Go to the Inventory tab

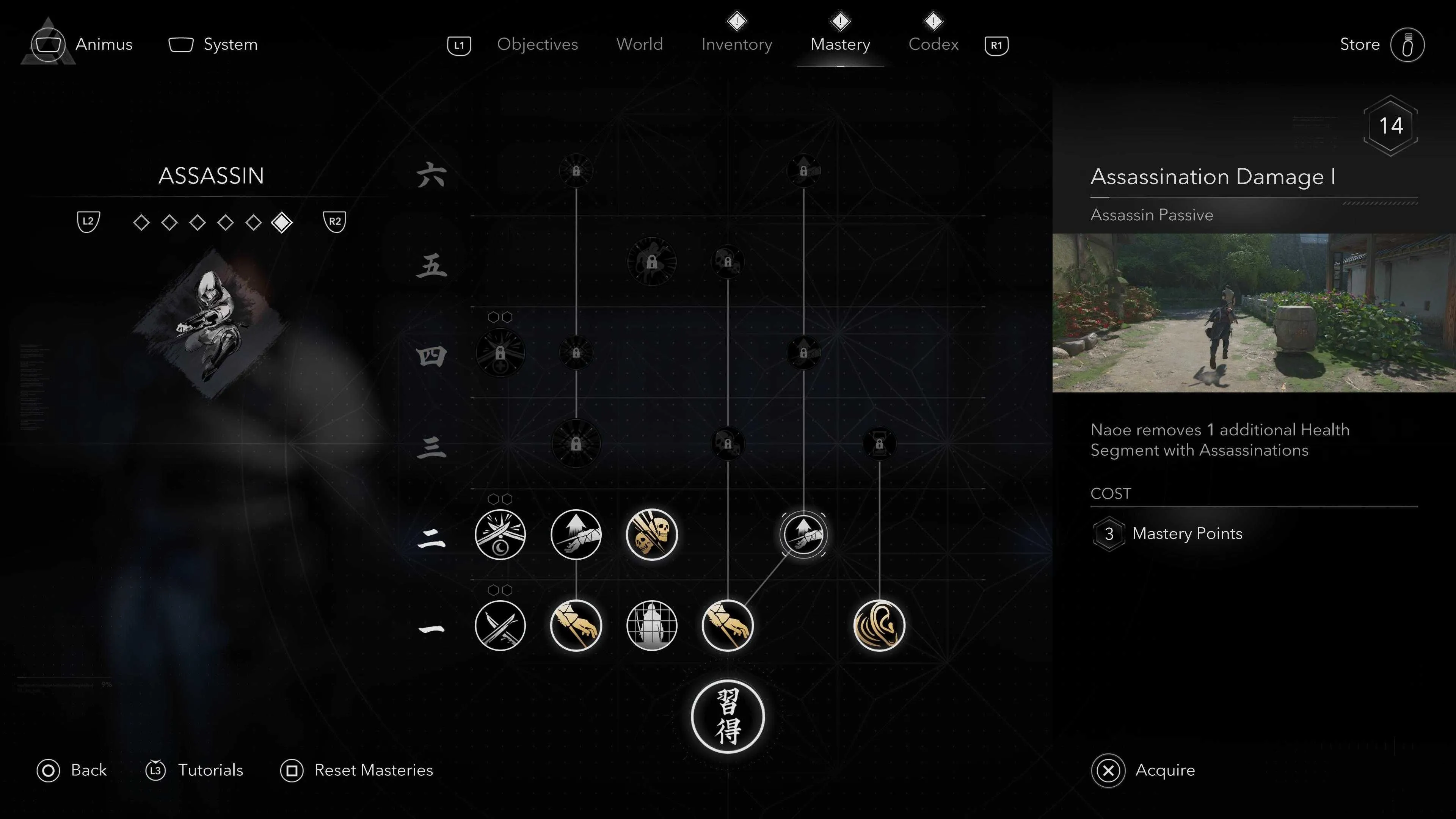tap(736, 44)
